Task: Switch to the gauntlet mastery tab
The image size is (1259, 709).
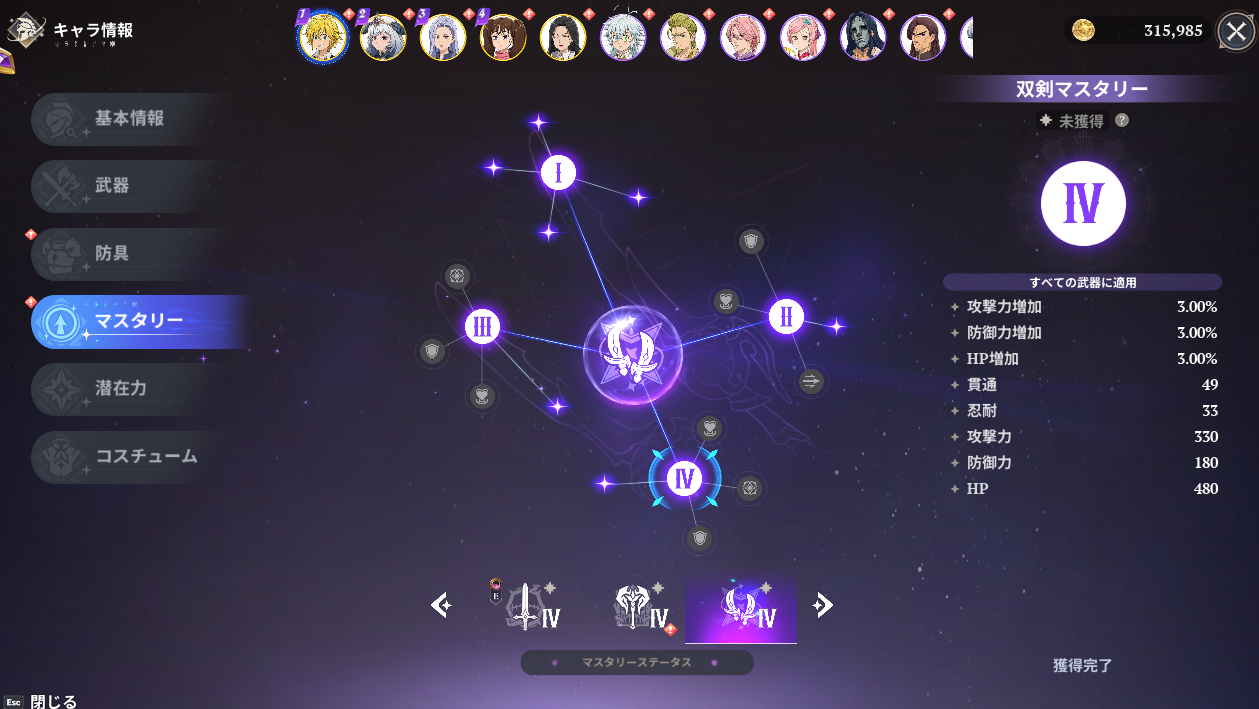Action: click(x=638, y=607)
